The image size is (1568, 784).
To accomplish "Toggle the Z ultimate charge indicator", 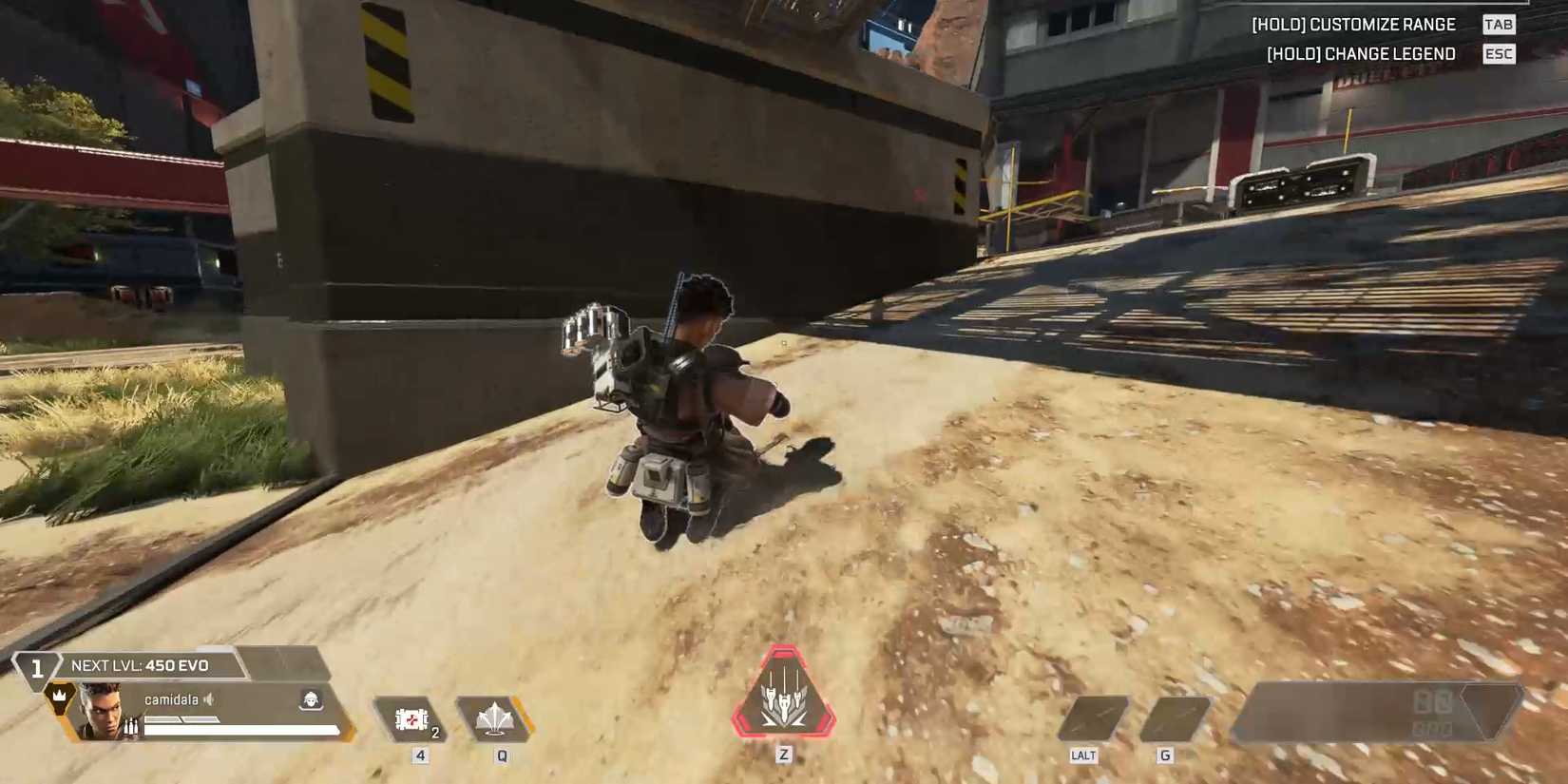I will 783,755.
